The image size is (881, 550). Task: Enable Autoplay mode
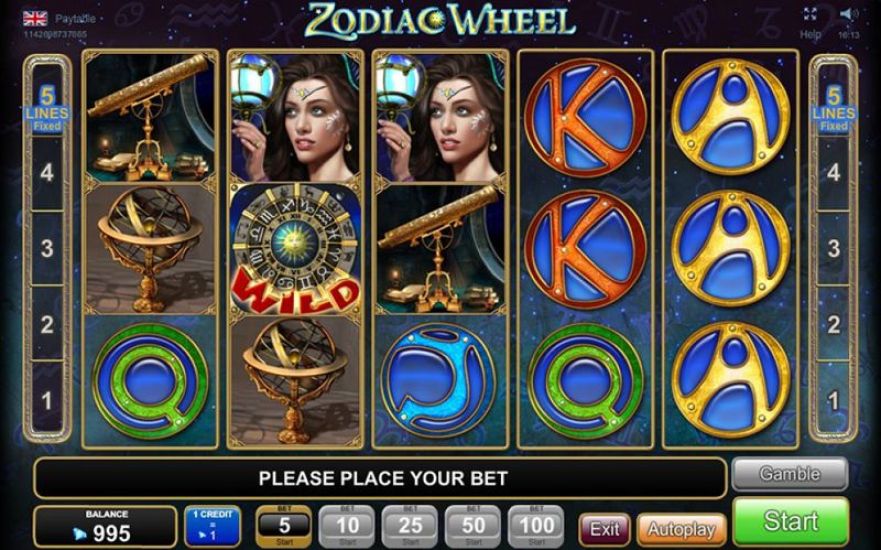point(682,528)
